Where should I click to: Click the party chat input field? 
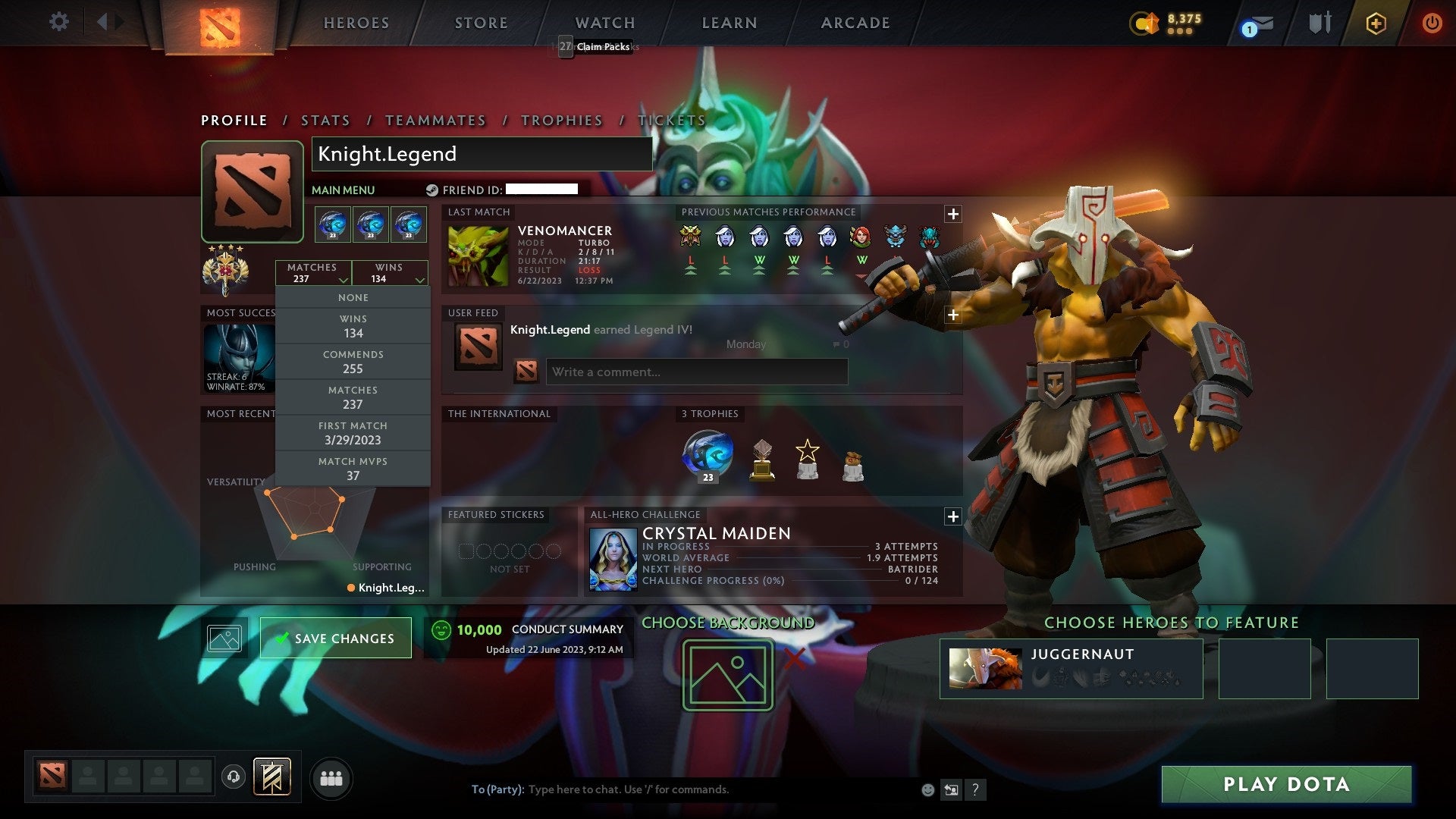pyautogui.click(x=645, y=789)
